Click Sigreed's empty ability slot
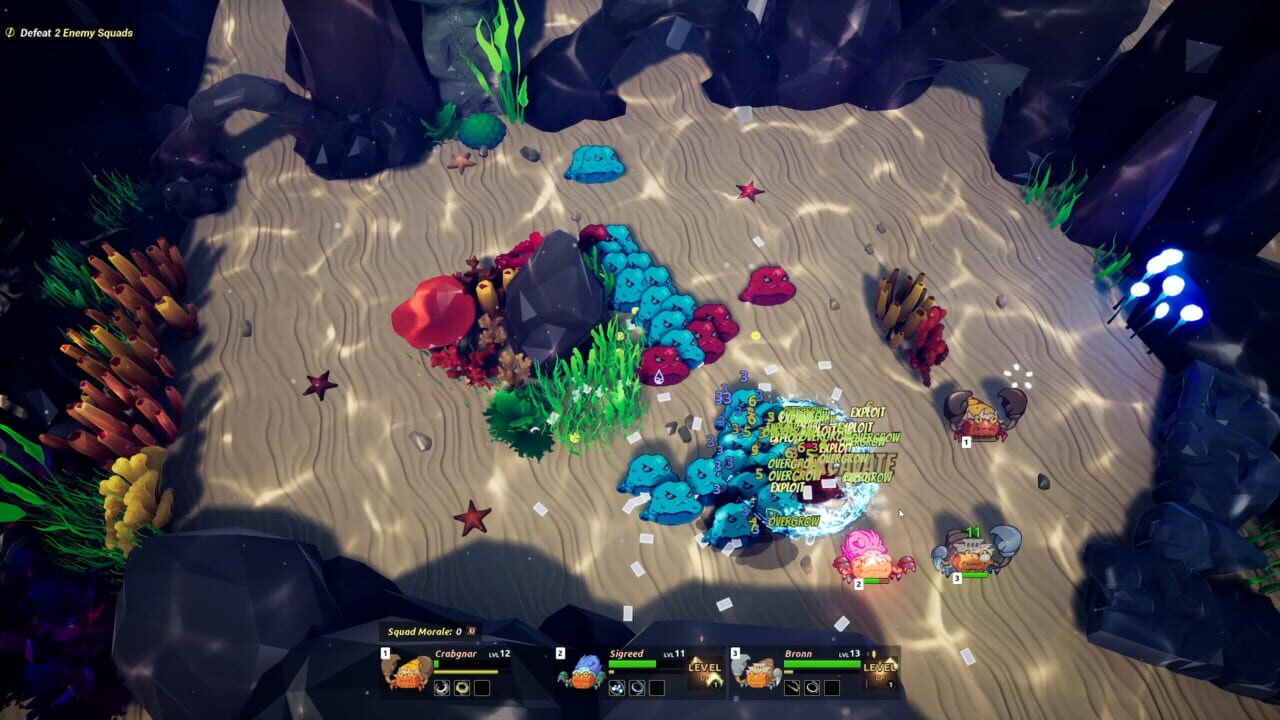Image resolution: width=1280 pixels, height=720 pixels. tap(656, 688)
